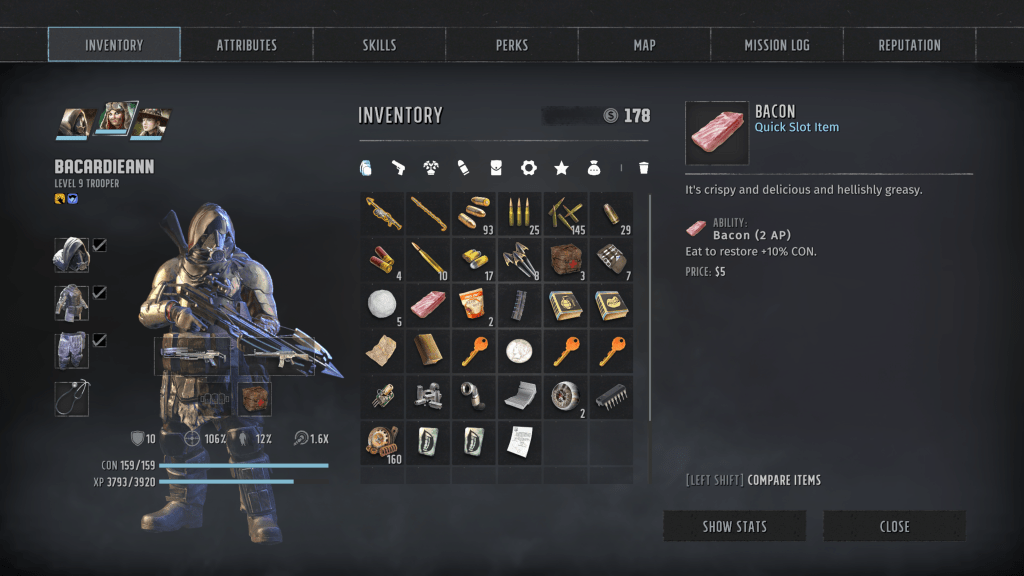Click the trash can icon
Image resolution: width=1024 pixels, height=576 pixels.
pos(643,168)
